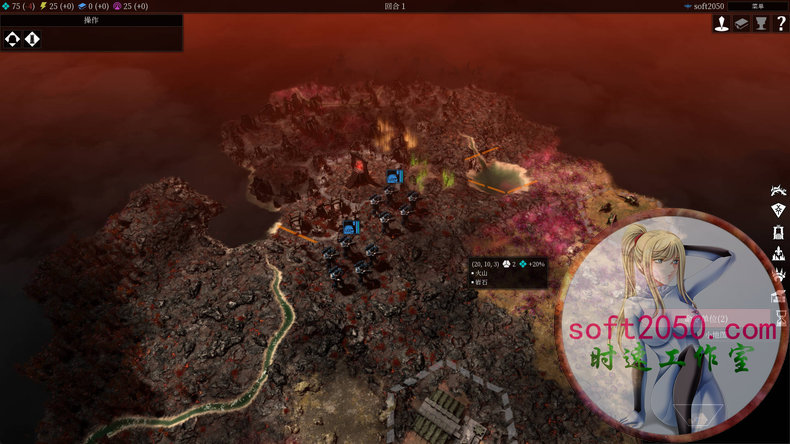Click the tower building side icon
Image resolution: width=790 pixels, height=444 pixels.
click(x=779, y=232)
